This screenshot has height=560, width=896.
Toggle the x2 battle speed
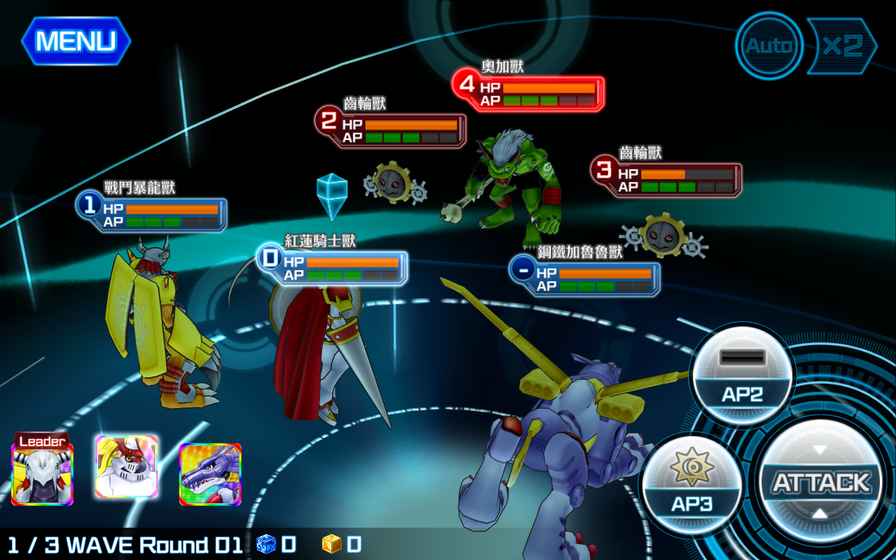[840, 45]
